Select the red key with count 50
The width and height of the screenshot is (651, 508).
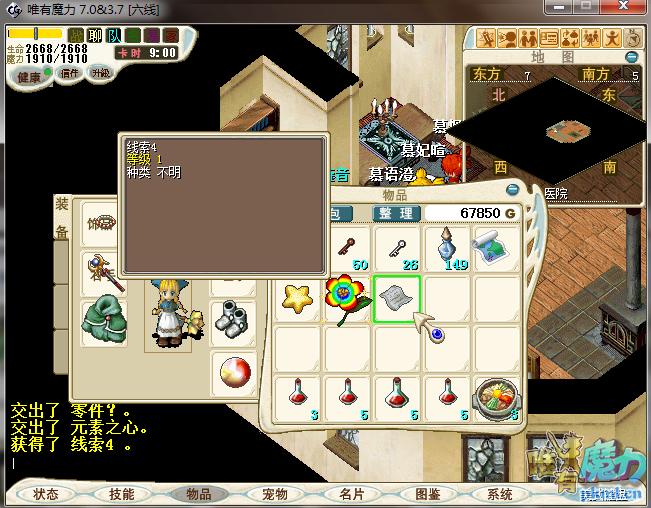coord(346,248)
